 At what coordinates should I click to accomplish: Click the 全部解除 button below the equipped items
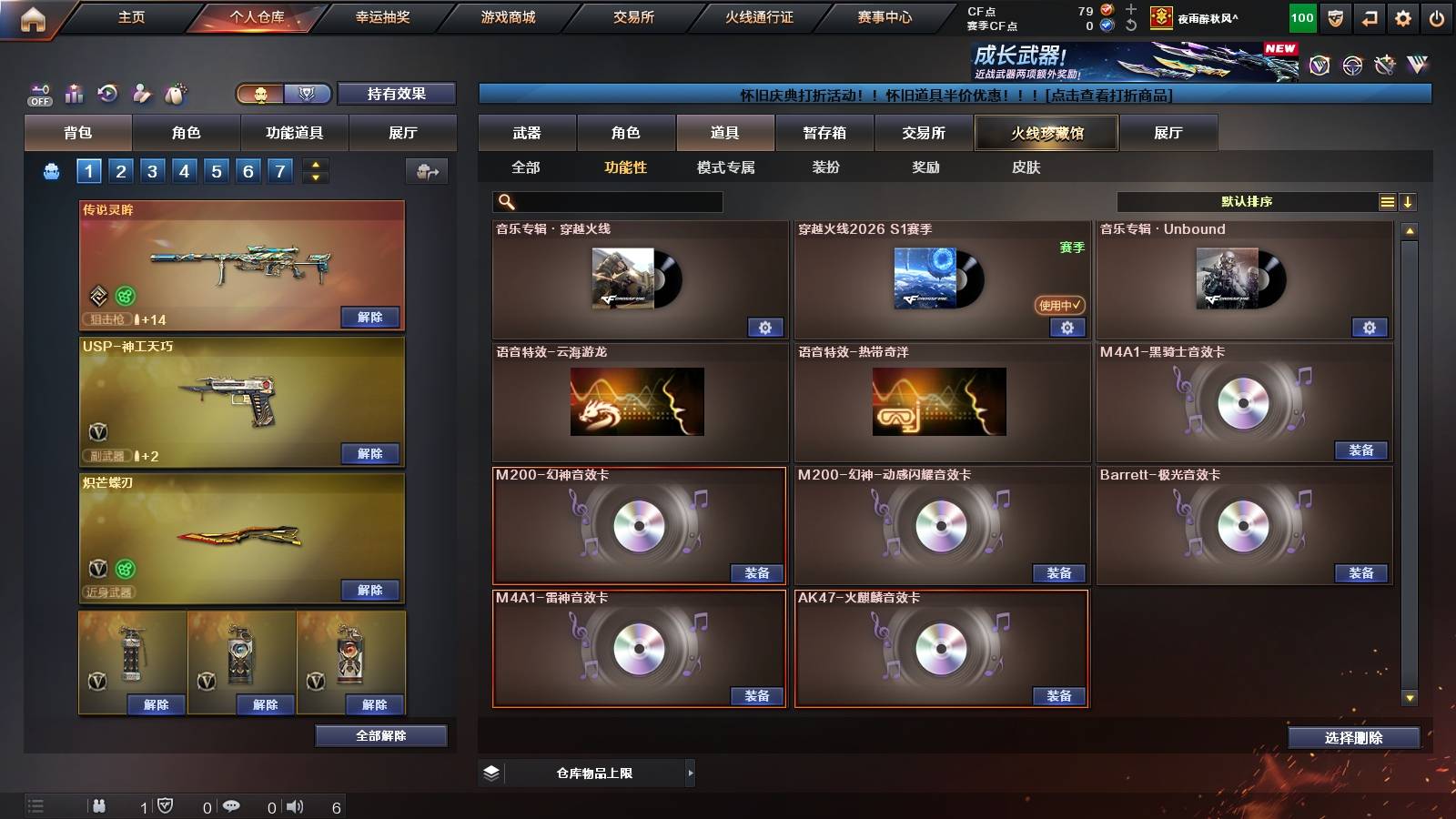(380, 735)
